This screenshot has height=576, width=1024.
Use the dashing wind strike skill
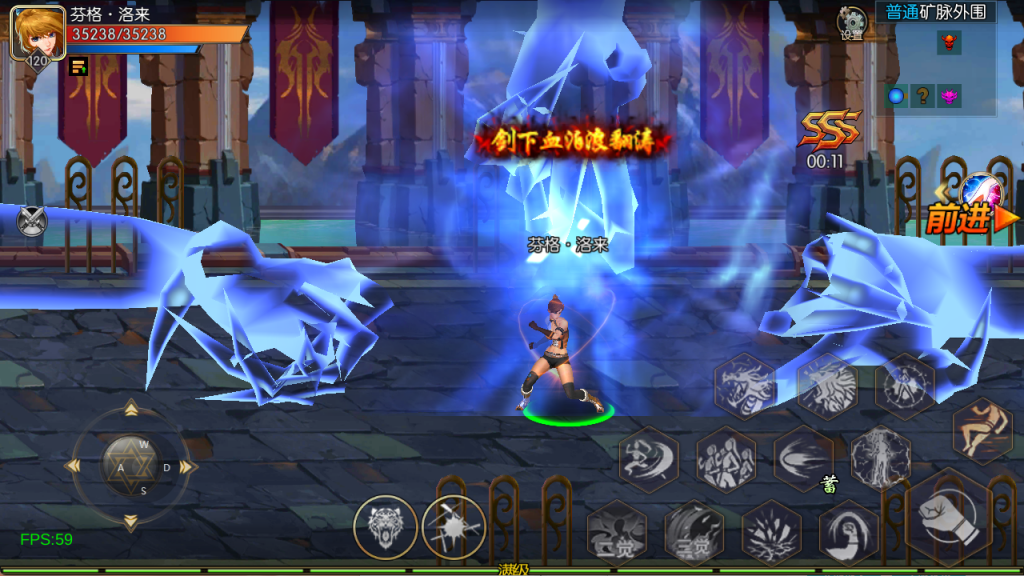click(803, 458)
